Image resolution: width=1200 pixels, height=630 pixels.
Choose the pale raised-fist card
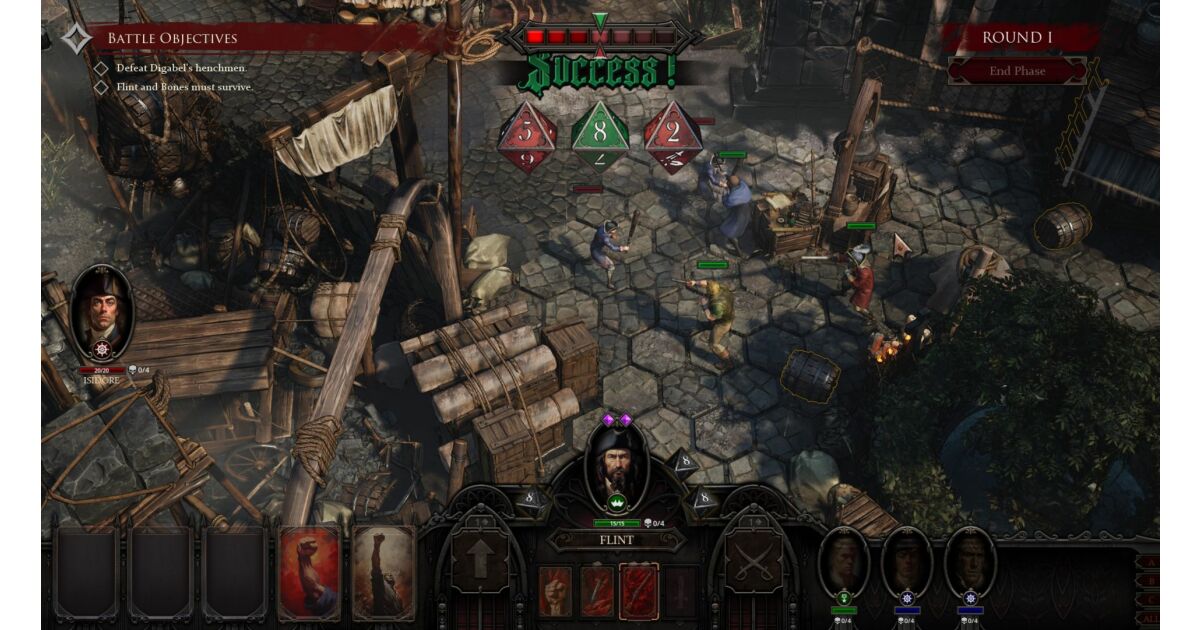pyautogui.click(x=383, y=572)
